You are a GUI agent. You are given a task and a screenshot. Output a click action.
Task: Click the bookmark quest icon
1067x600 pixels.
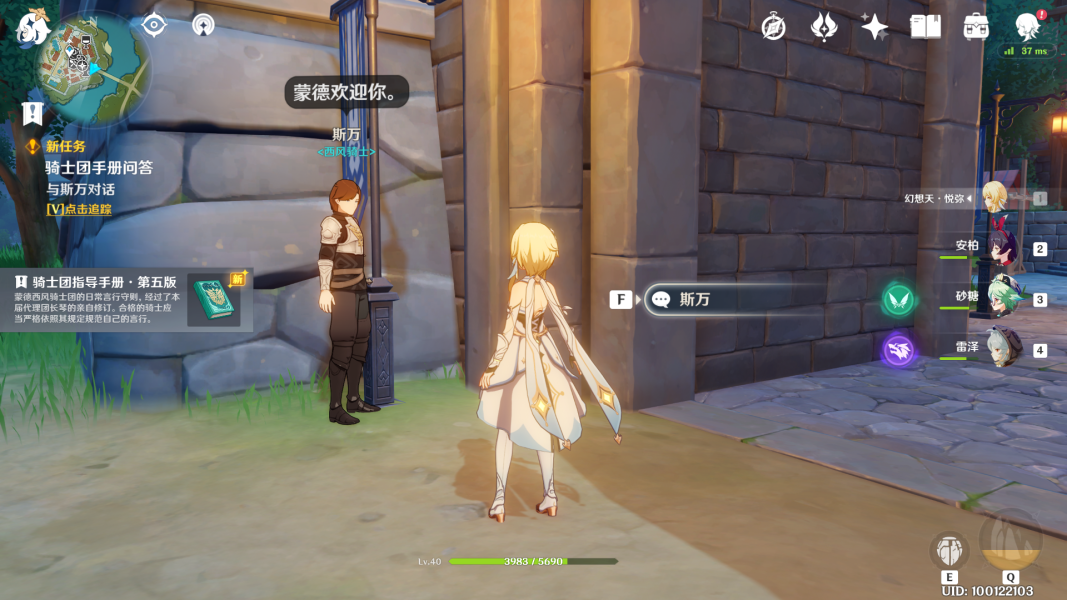click(33, 113)
